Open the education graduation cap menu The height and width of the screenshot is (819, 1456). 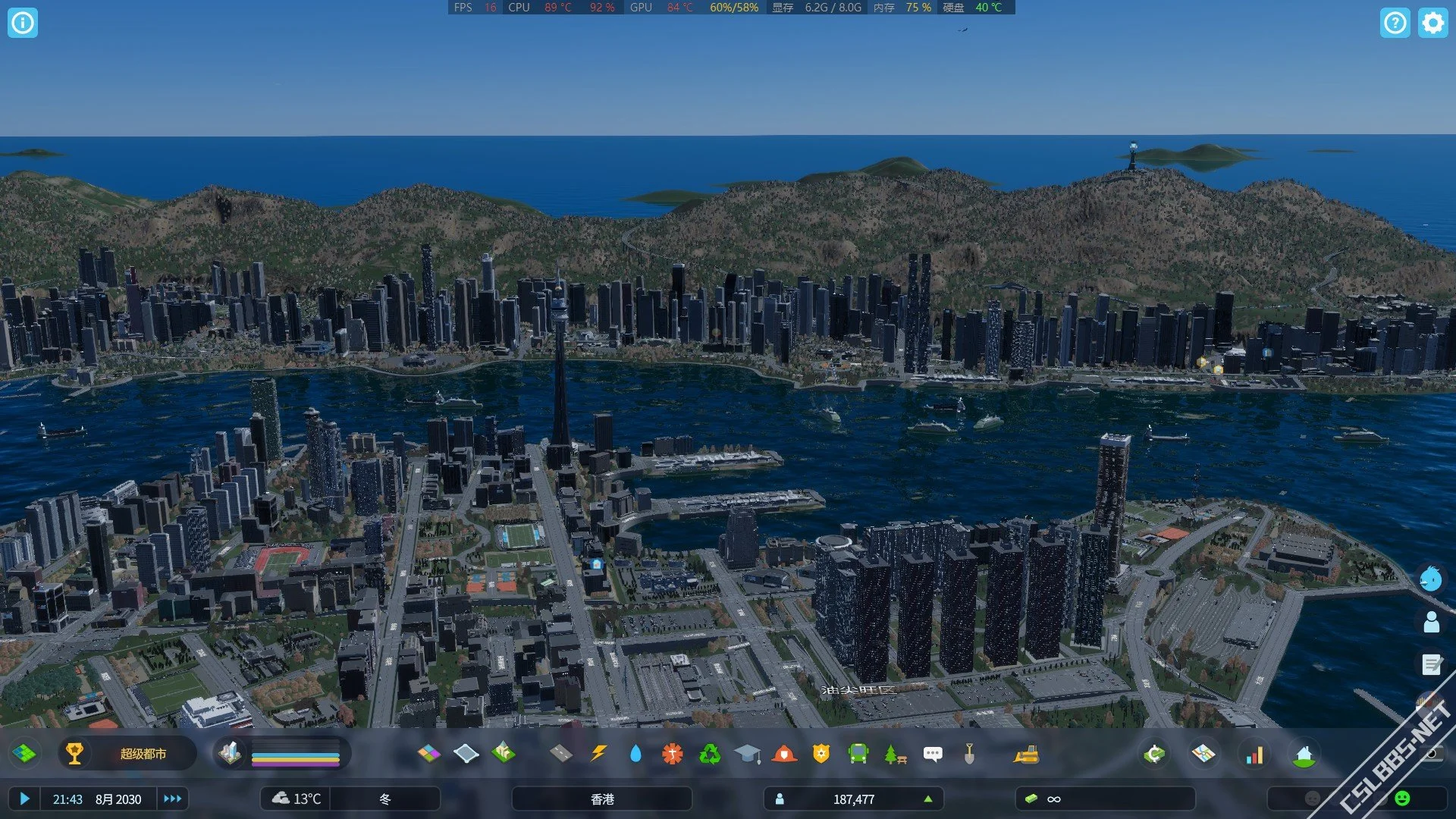tap(747, 754)
